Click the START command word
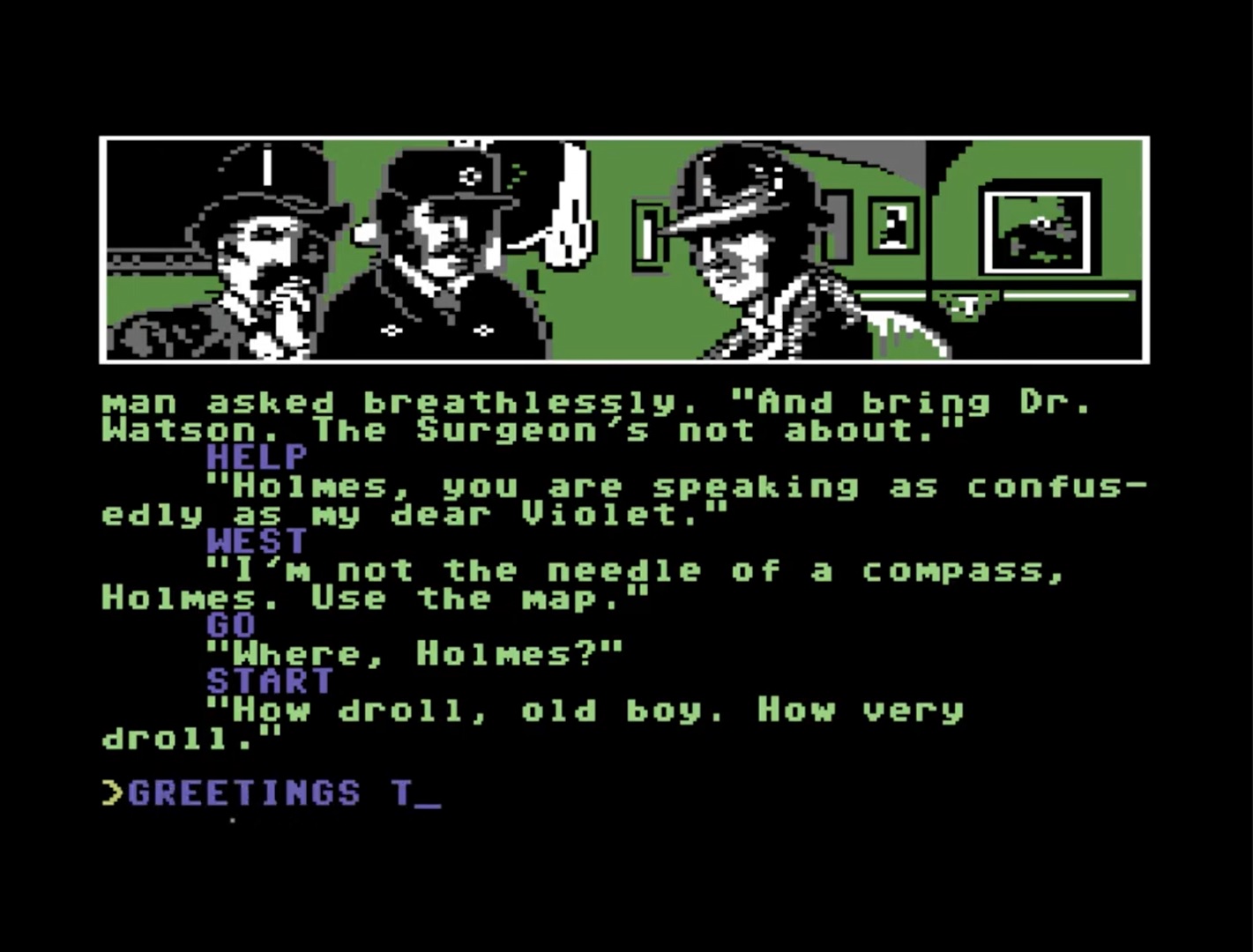This screenshot has height=952, width=1253. click(x=269, y=681)
